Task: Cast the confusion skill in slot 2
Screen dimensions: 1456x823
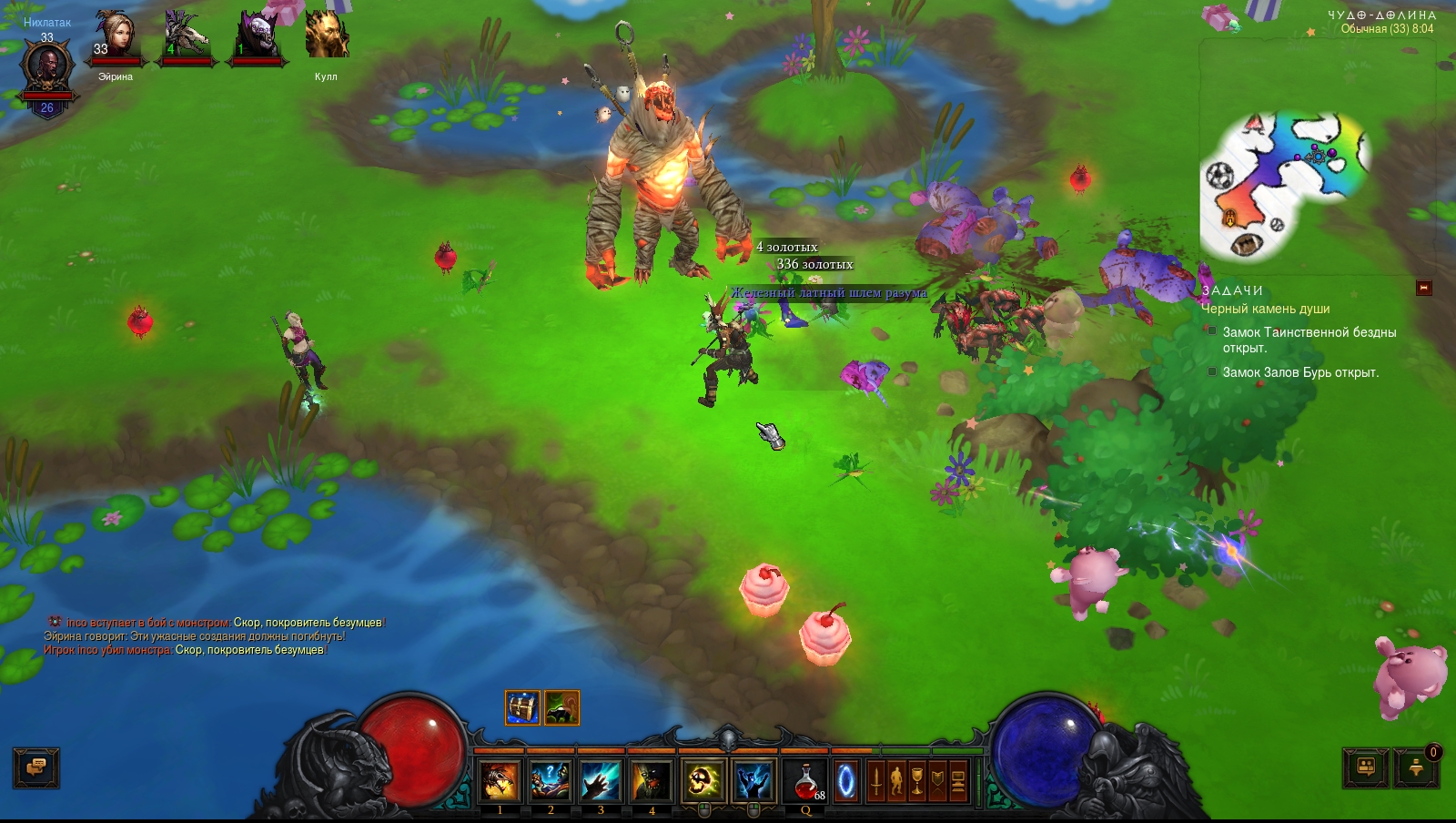Action: [x=551, y=781]
